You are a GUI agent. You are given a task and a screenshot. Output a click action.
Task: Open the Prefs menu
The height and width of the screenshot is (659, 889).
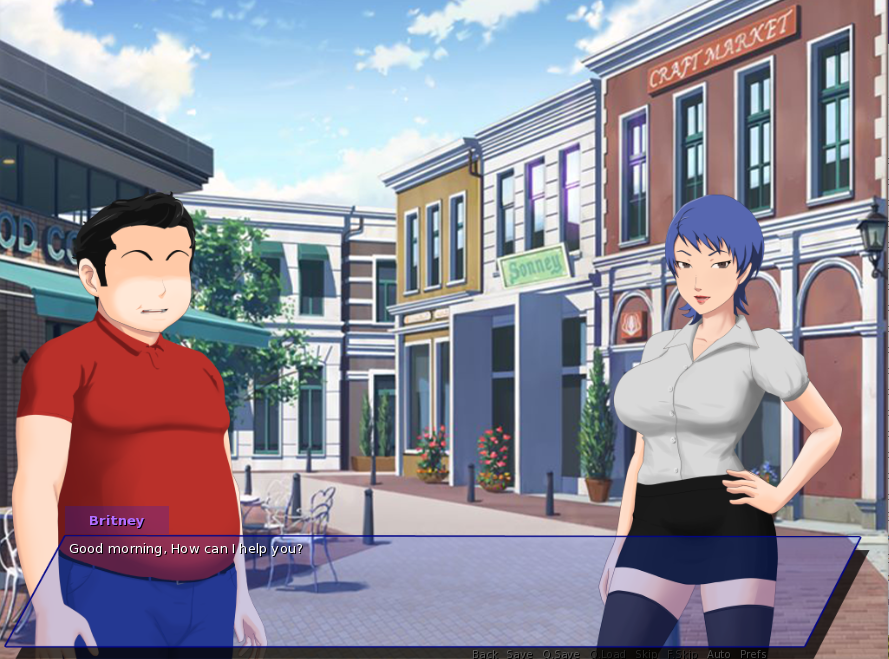(x=754, y=654)
